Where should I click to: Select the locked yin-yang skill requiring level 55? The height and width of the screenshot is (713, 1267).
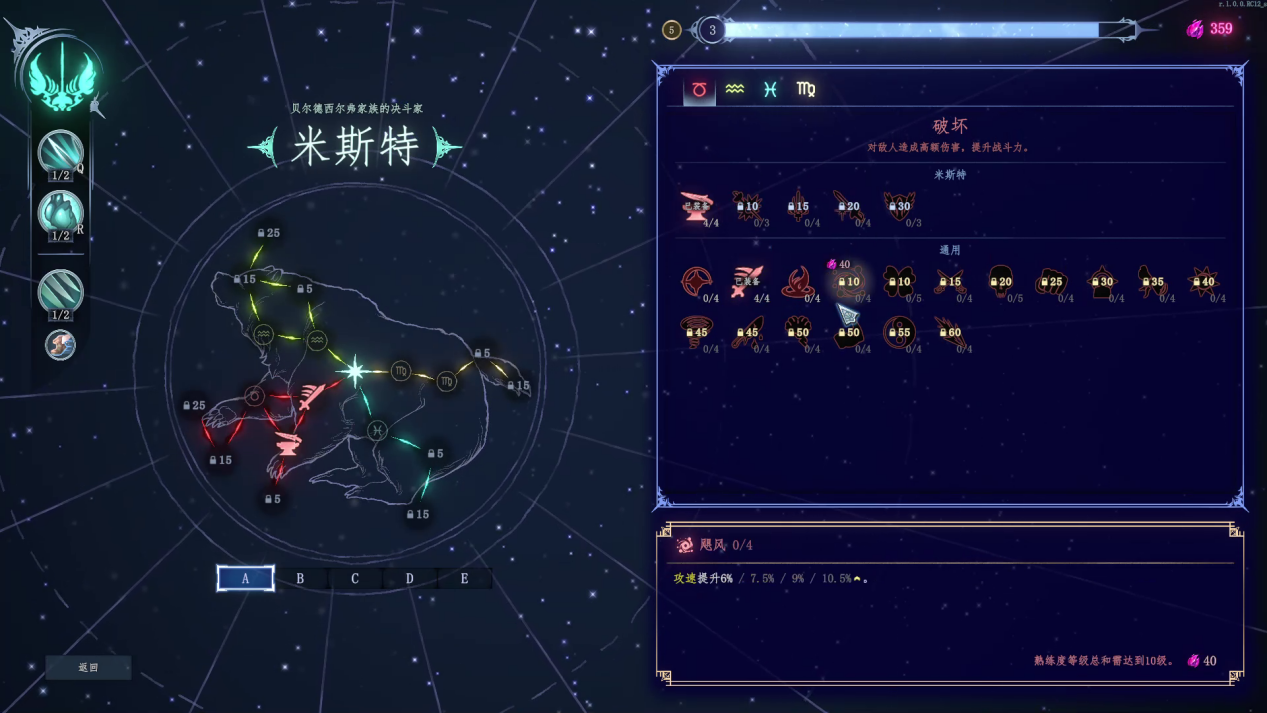(x=898, y=332)
